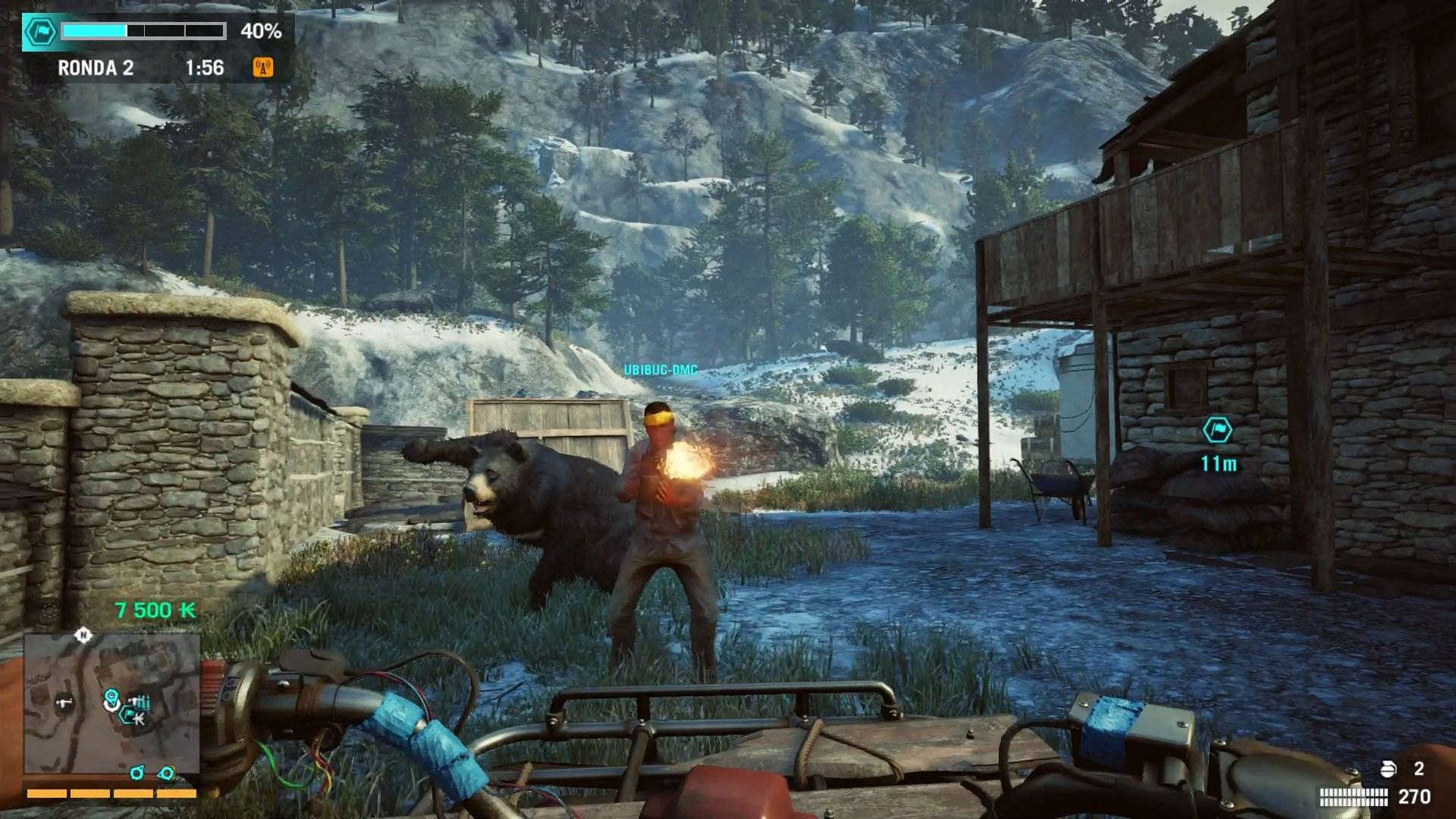Click the teal enemy marker at minimap bottom

coord(136,773)
